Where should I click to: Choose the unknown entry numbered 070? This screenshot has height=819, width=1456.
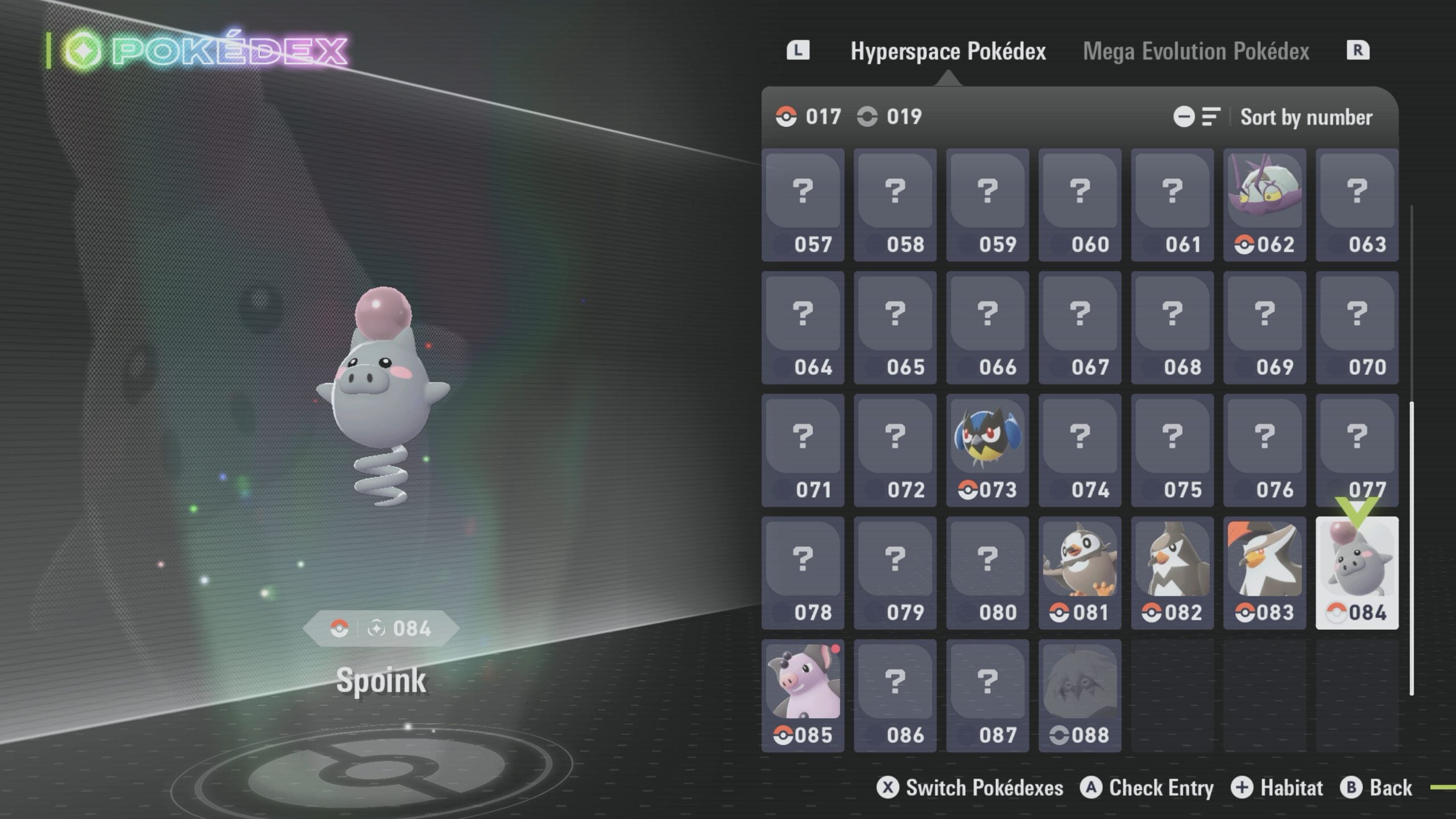(x=1356, y=328)
